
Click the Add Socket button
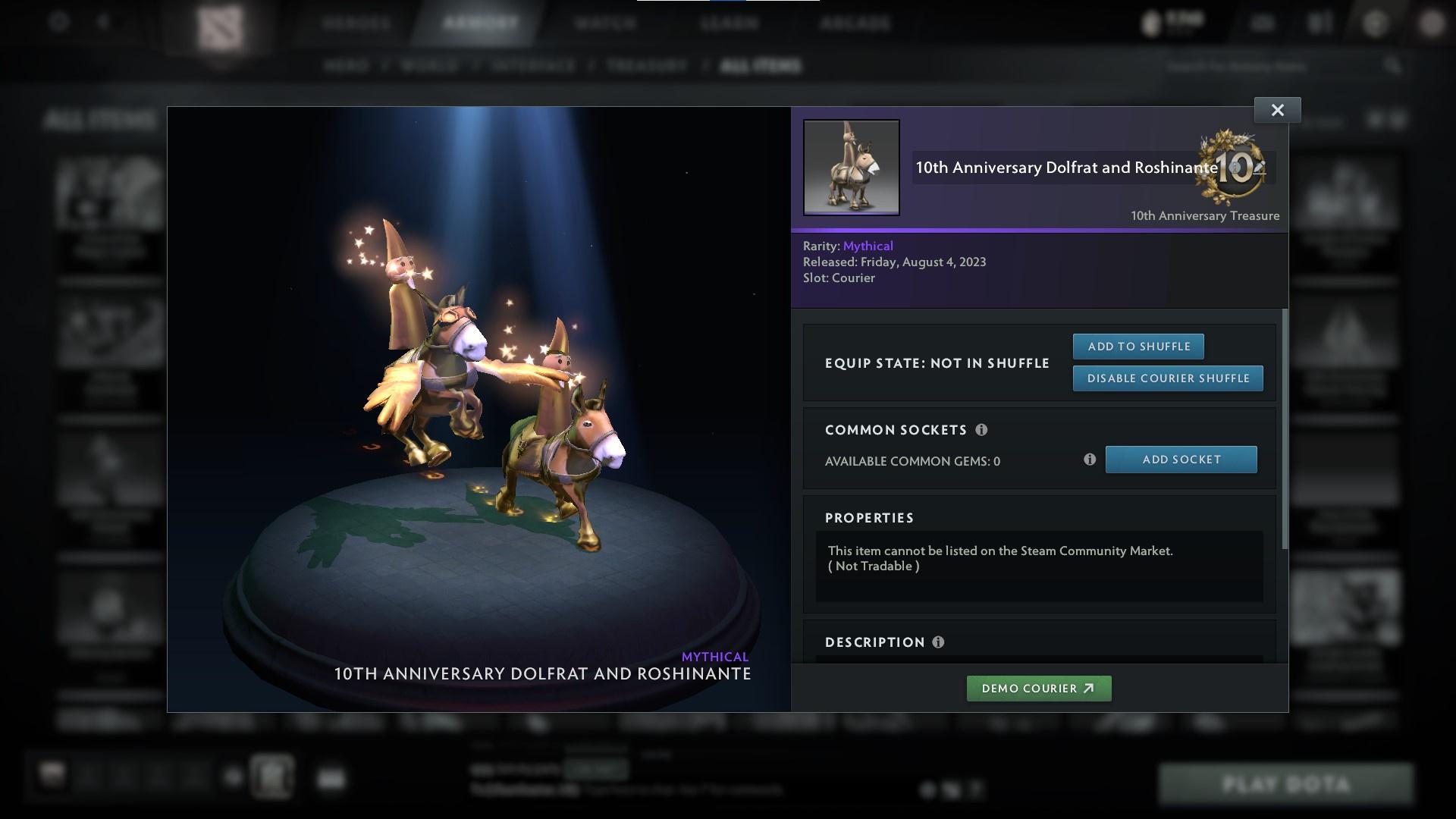(x=1181, y=459)
